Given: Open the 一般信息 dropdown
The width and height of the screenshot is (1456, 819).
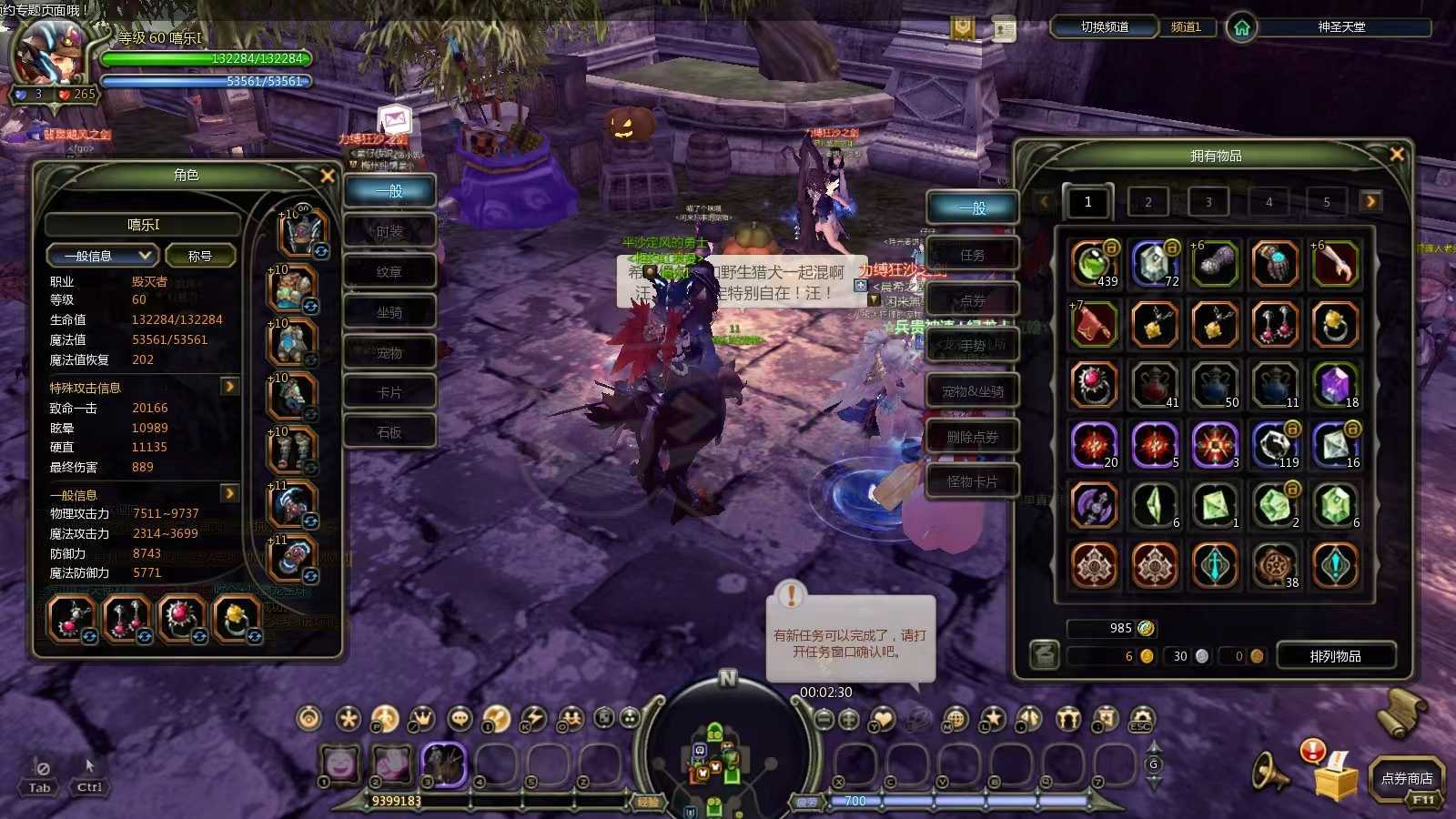Looking at the screenshot, I should pos(103,256).
